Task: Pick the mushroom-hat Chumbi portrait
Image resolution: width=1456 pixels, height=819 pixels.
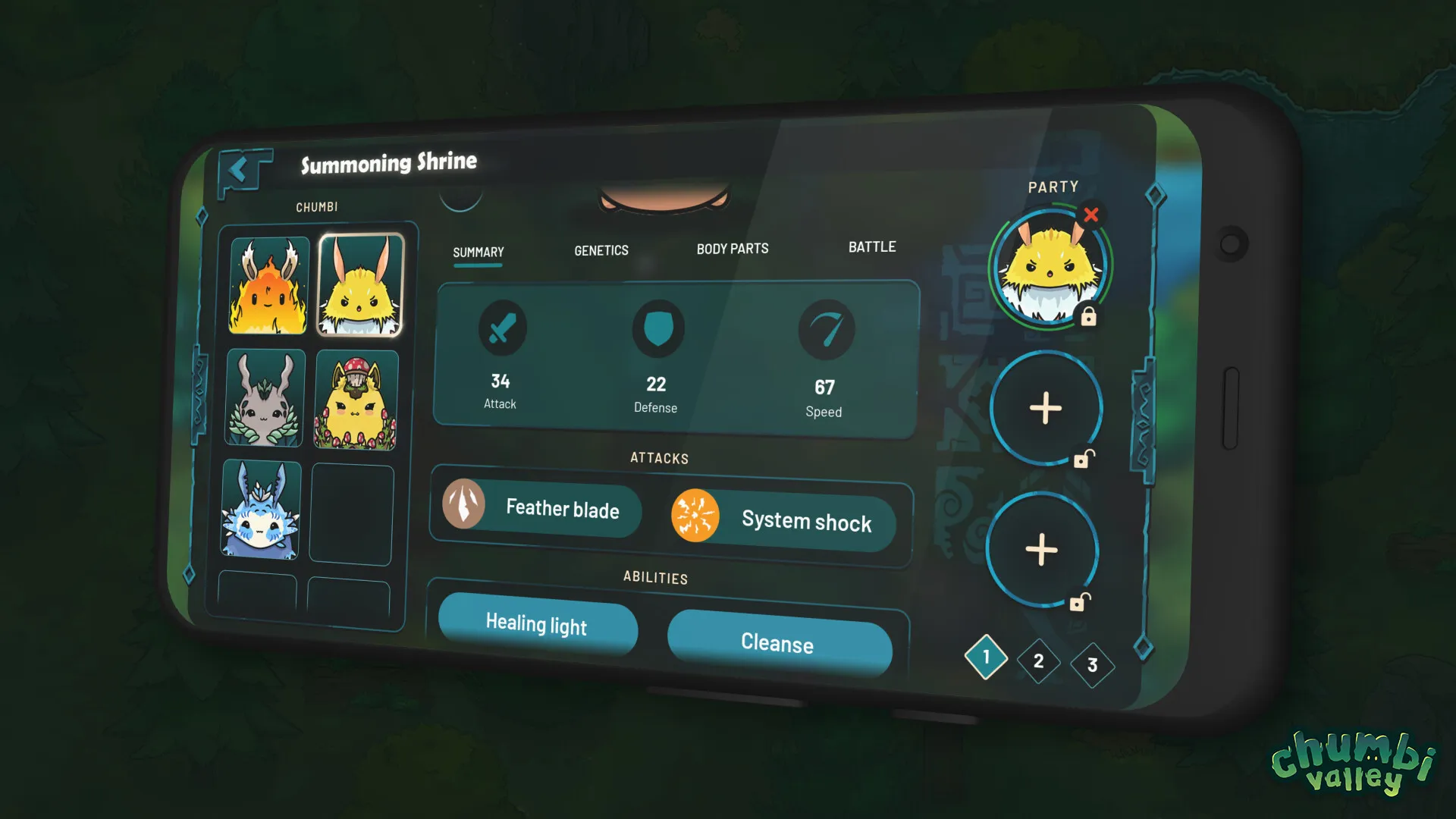Action: pyautogui.click(x=356, y=400)
